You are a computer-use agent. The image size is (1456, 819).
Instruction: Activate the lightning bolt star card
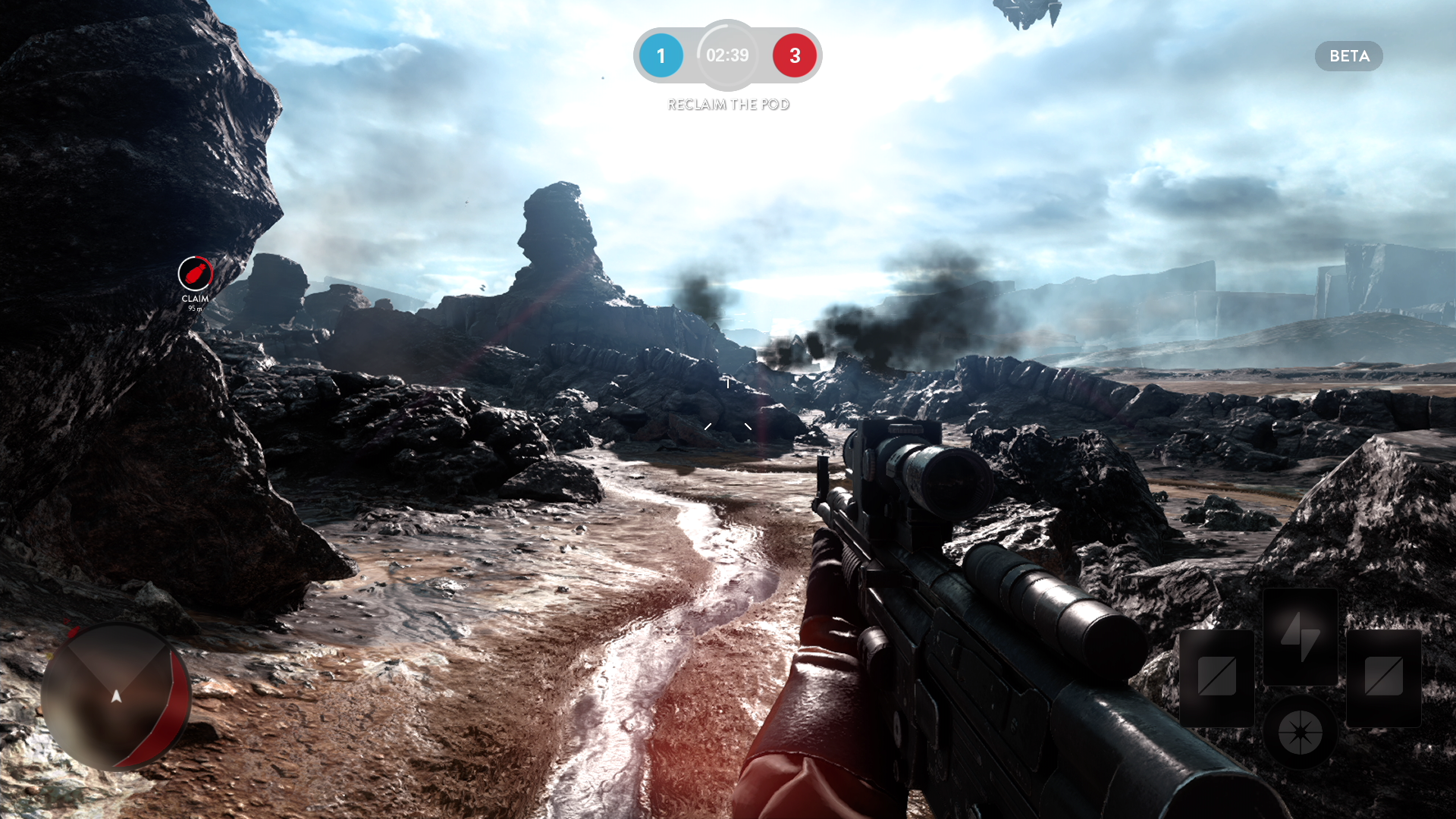pos(1300,637)
